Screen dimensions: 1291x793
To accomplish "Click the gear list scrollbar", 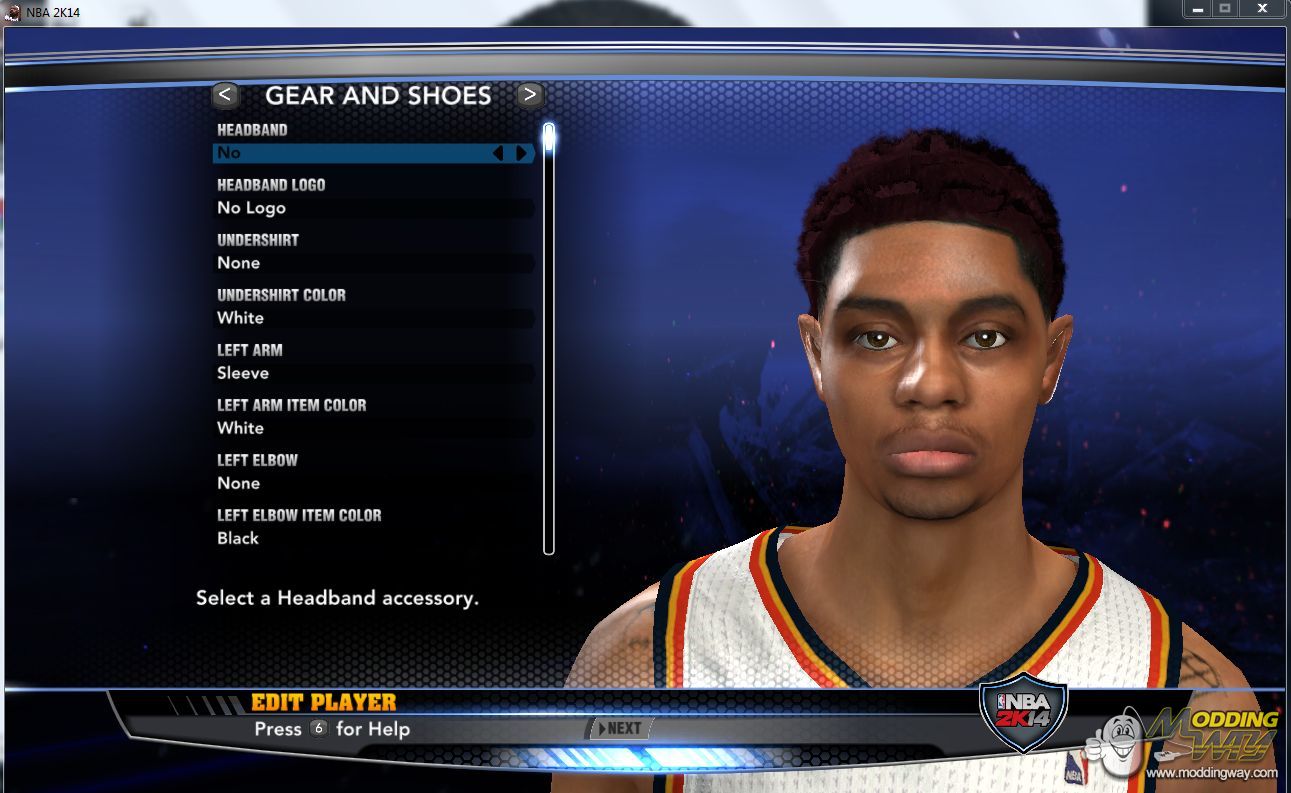I will click(x=548, y=340).
